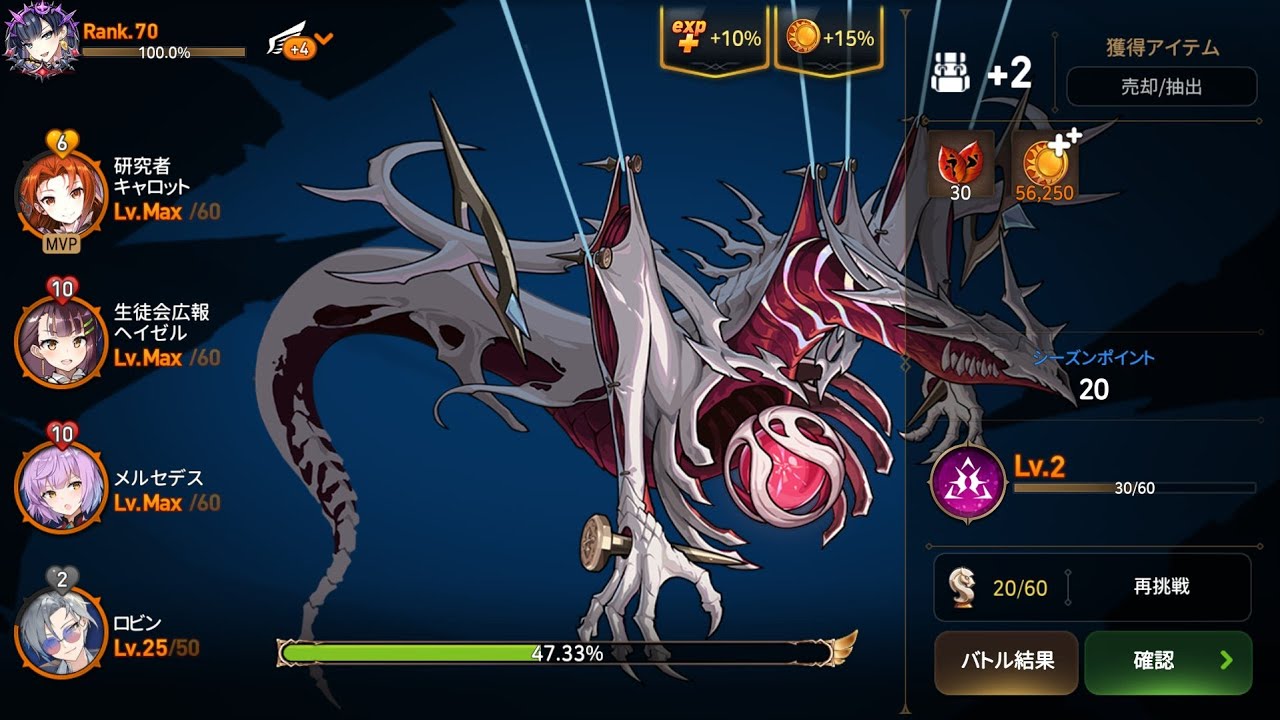
Task: Open the バトル結果 battle results
Action: coord(1006,662)
